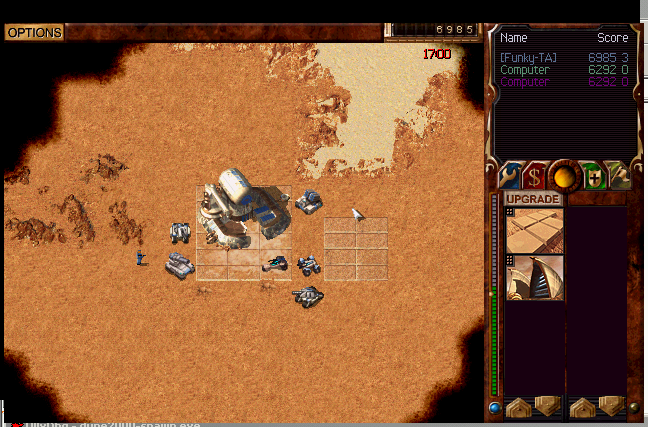
Task: Choose the retreat icon beside the shield
Action: pos(619,176)
